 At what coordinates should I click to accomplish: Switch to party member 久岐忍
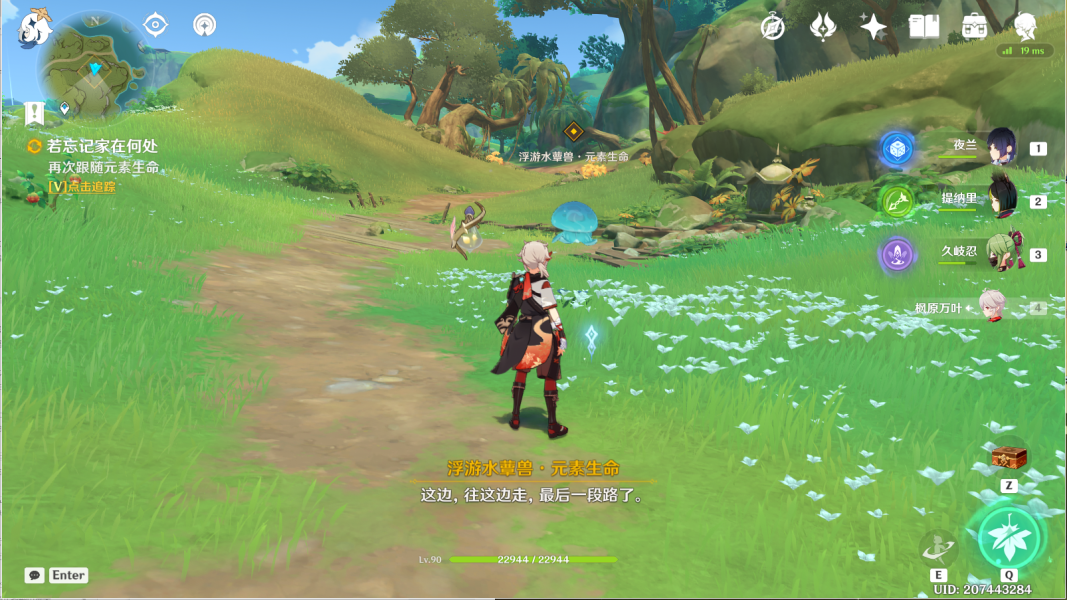click(x=1002, y=252)
